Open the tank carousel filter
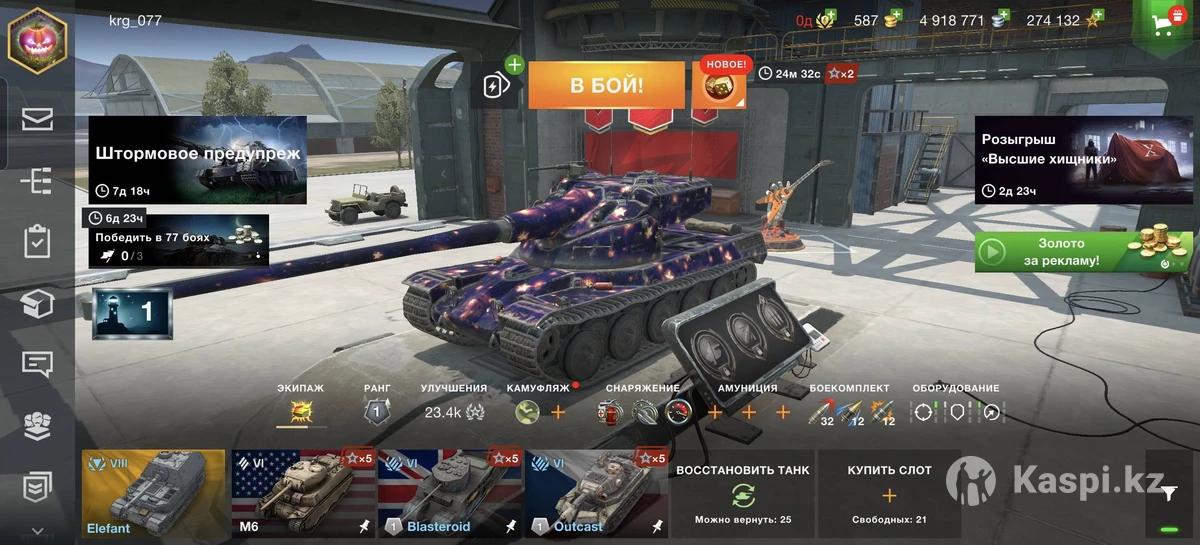Viewport: 1200px width, 545px height. pyautogui.click(x=1169, y=492)
